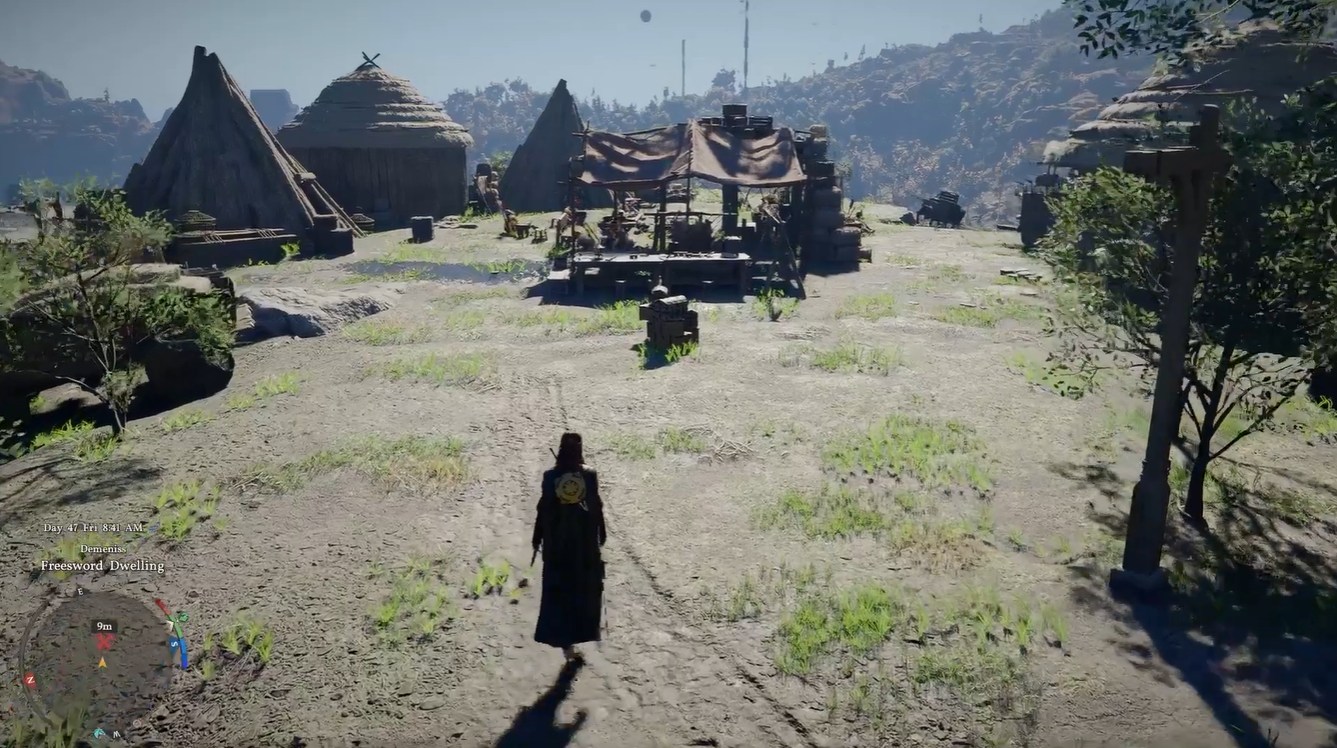Click the green waypoint marker near the S compass letter
This screenshot has width=1337, height=748.
pos(182,617)
